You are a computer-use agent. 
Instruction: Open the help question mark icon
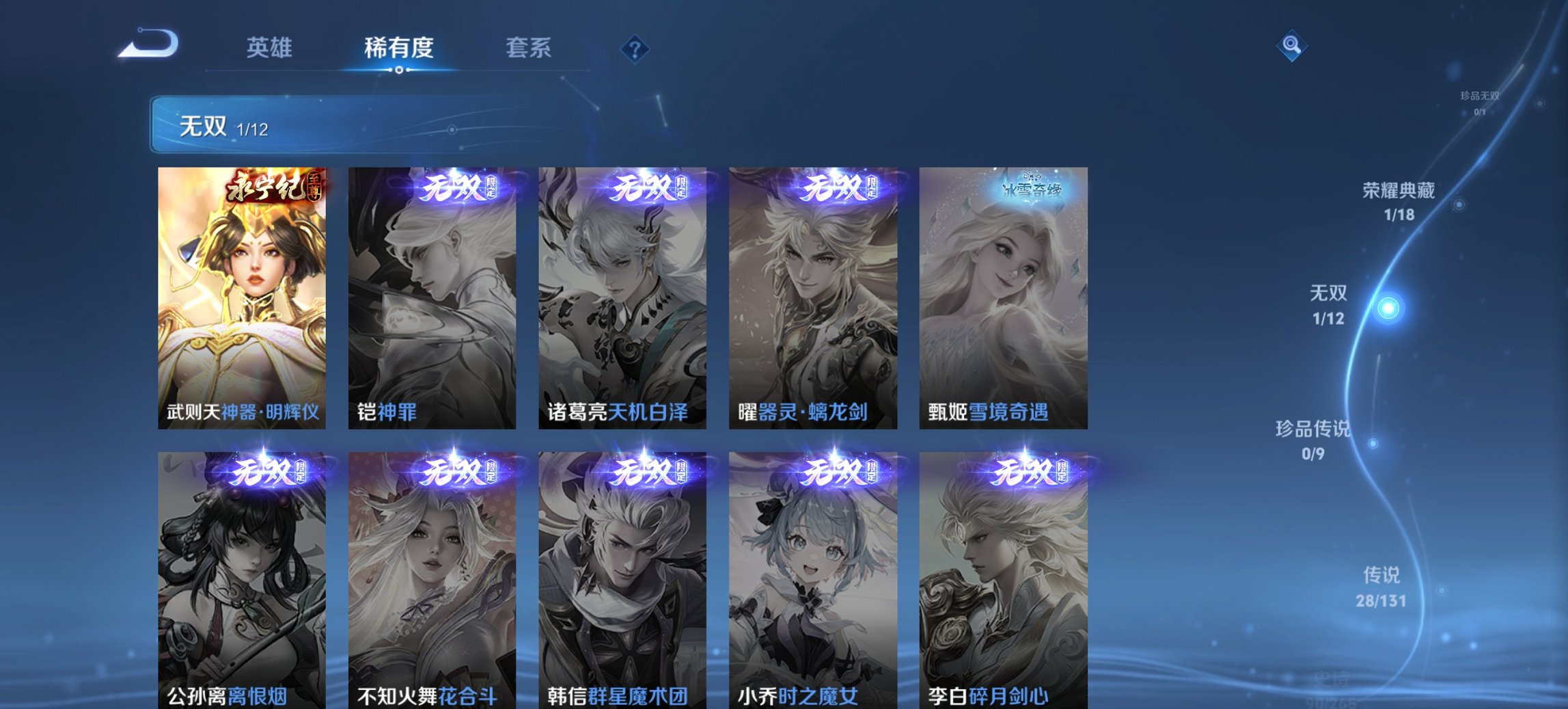click(x=634, y=48)
